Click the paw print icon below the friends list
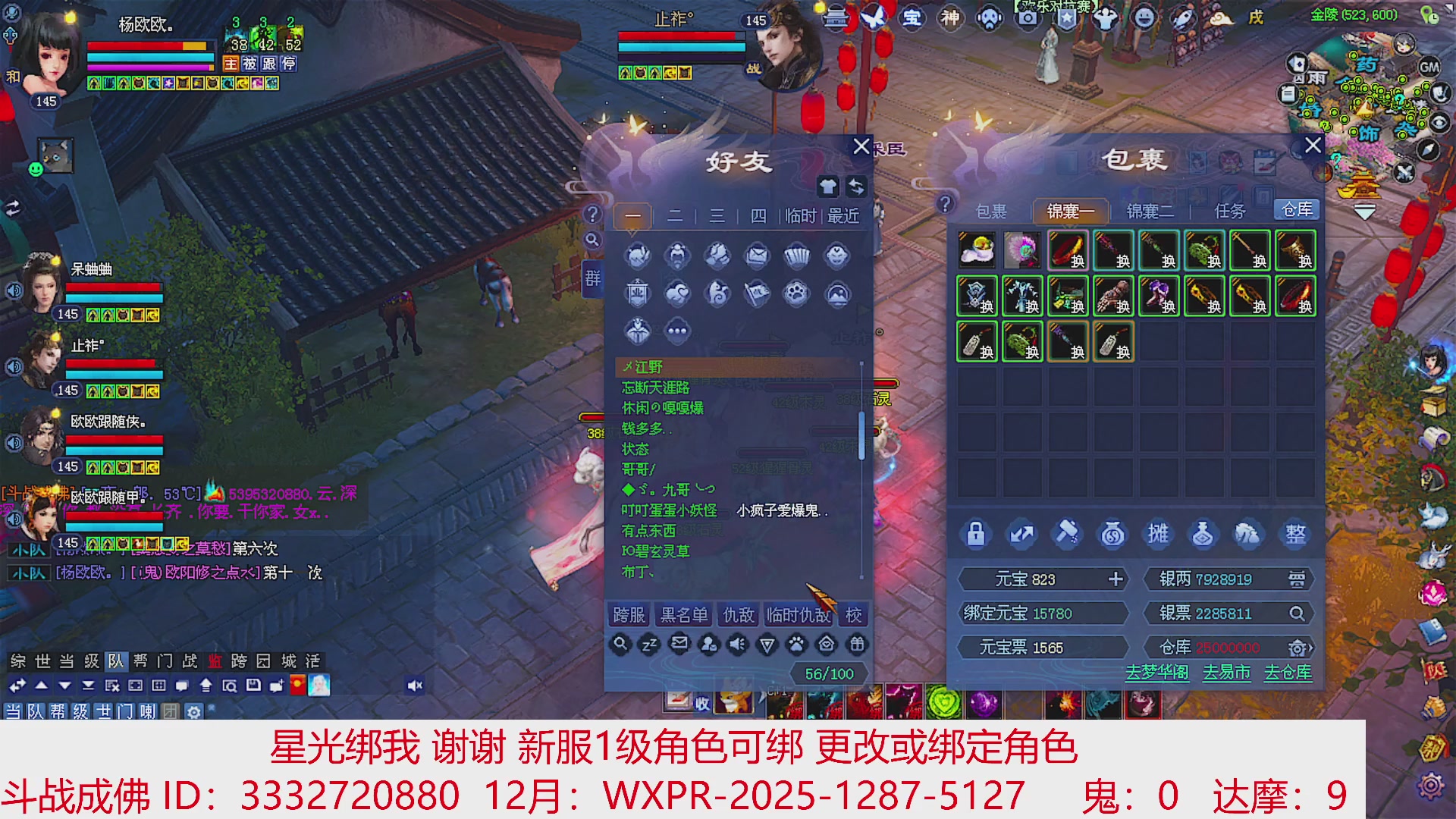1456x819 pixels. point(795,643)
